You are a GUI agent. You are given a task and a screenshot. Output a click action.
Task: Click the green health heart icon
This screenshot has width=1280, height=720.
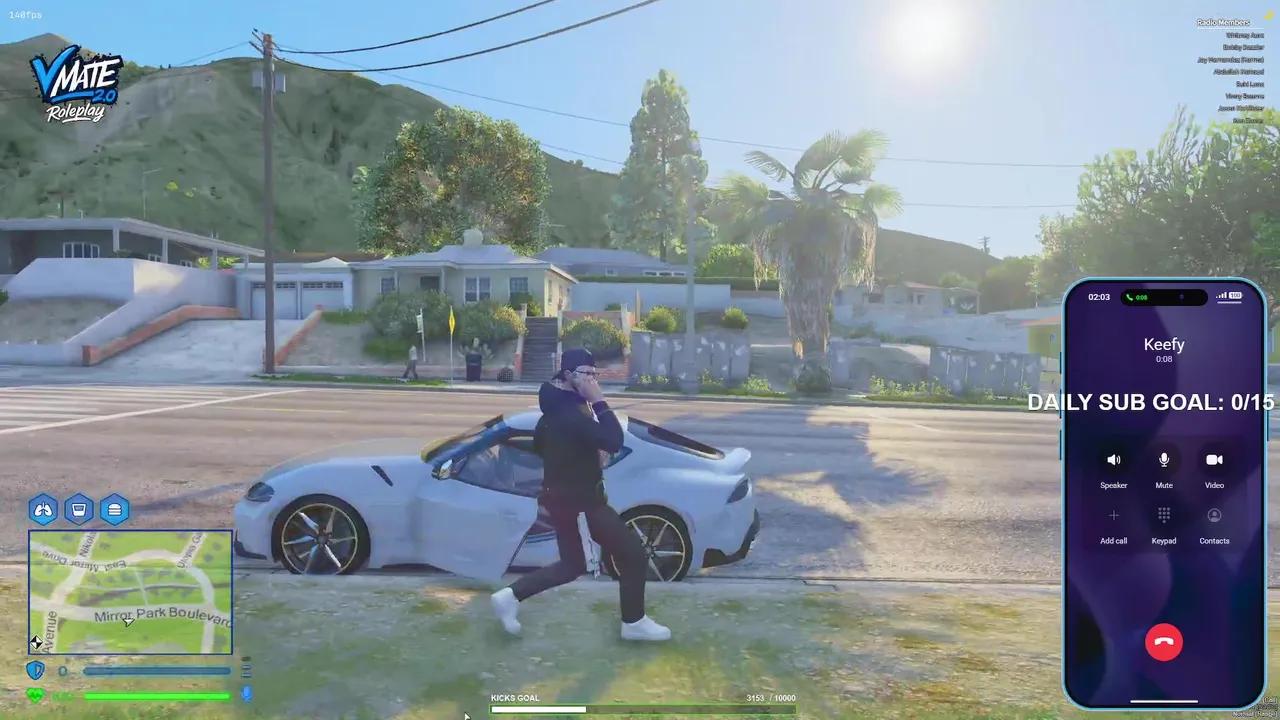pos(35,694)
